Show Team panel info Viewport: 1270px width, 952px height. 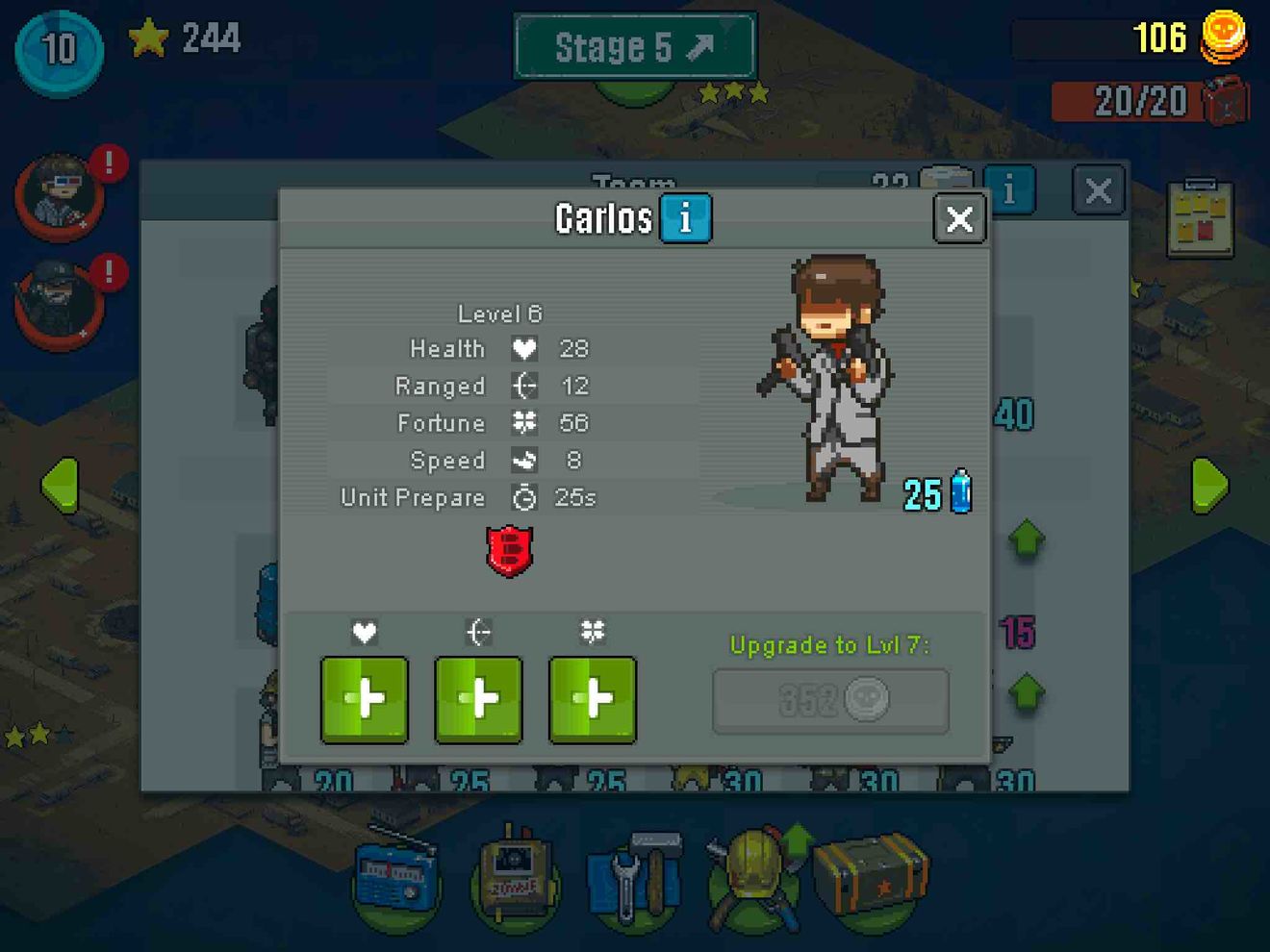(1009, 188)
